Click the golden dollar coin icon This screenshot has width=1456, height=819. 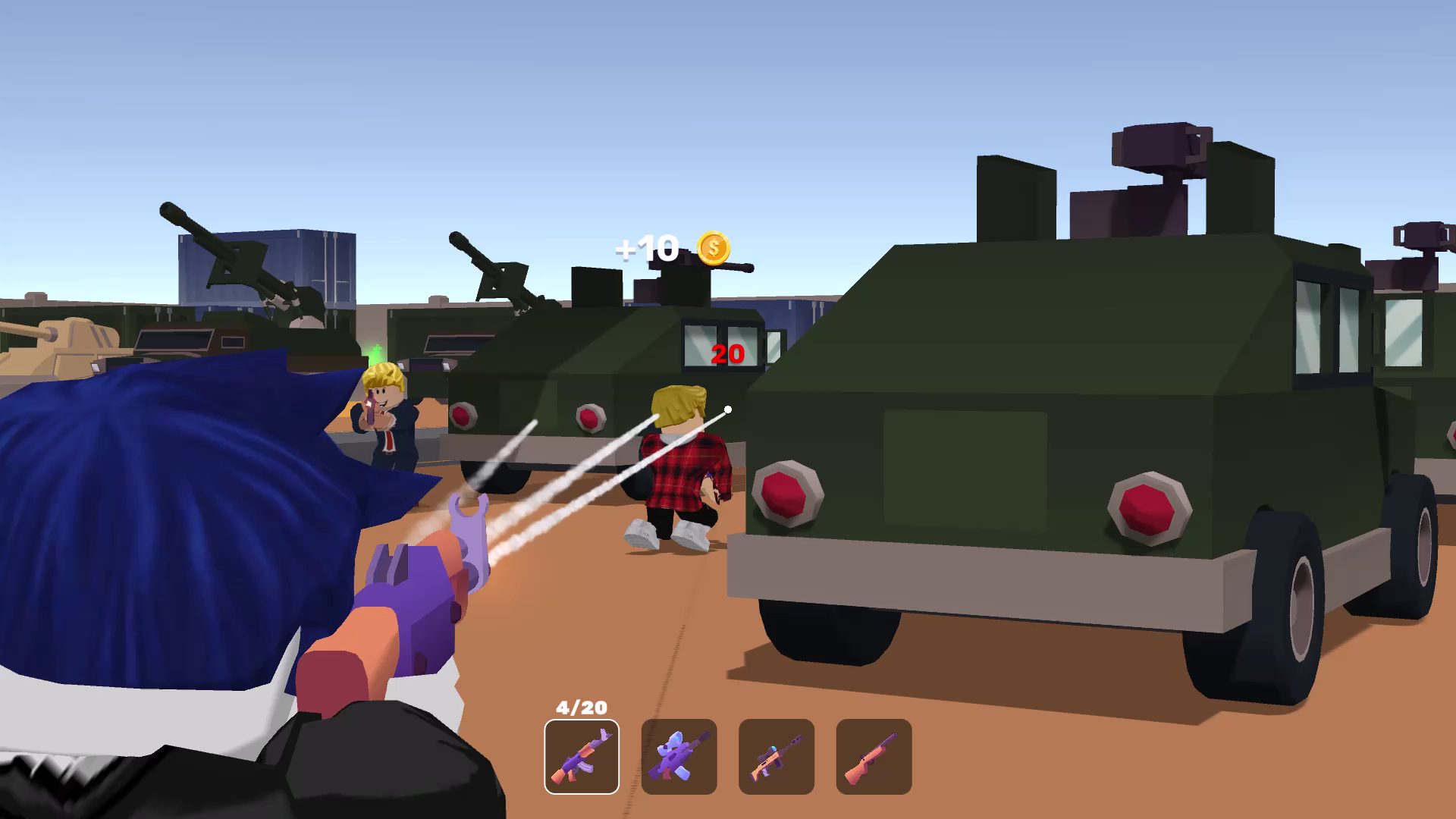[714, 248]
